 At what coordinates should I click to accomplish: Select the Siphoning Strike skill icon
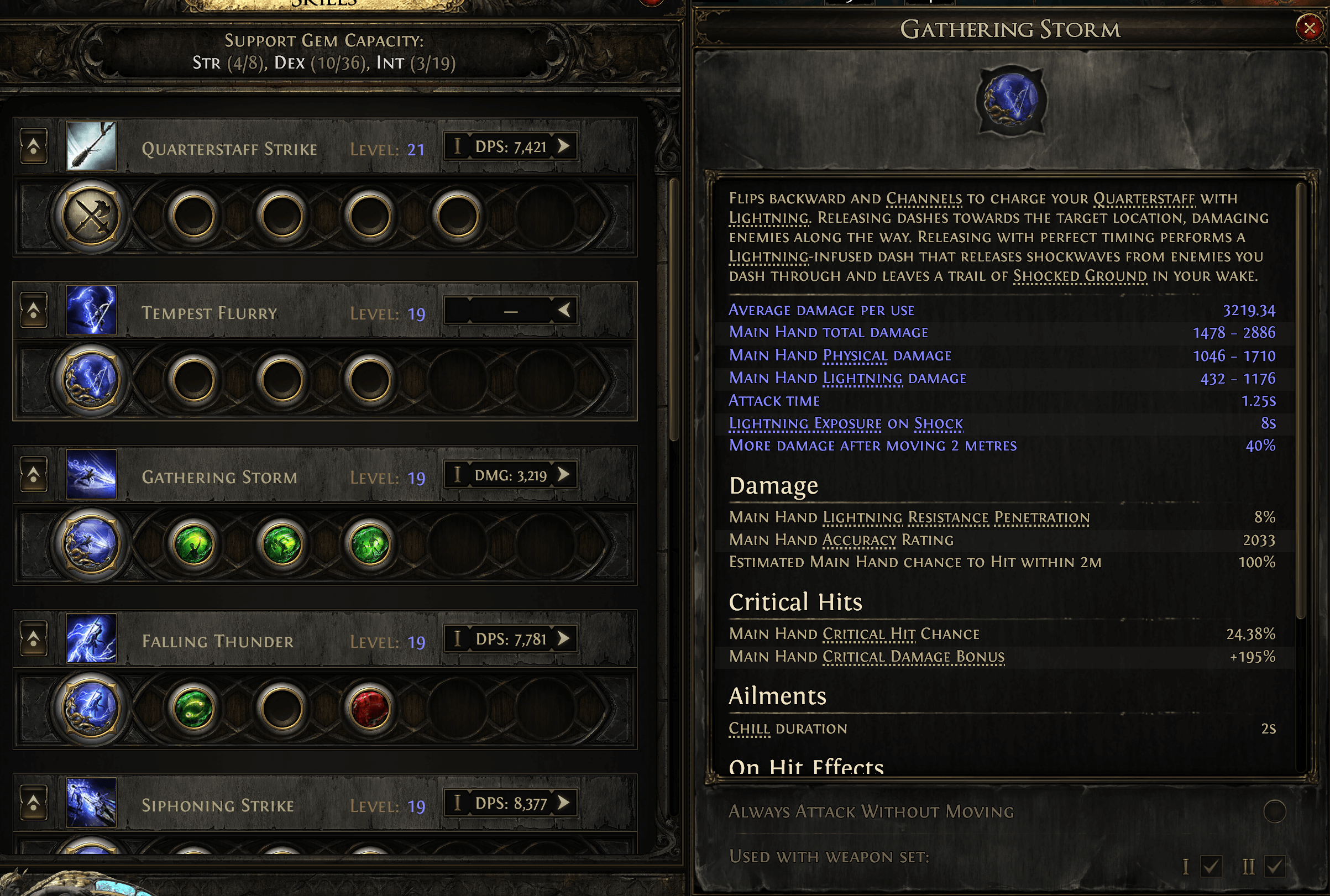point(91,803)
